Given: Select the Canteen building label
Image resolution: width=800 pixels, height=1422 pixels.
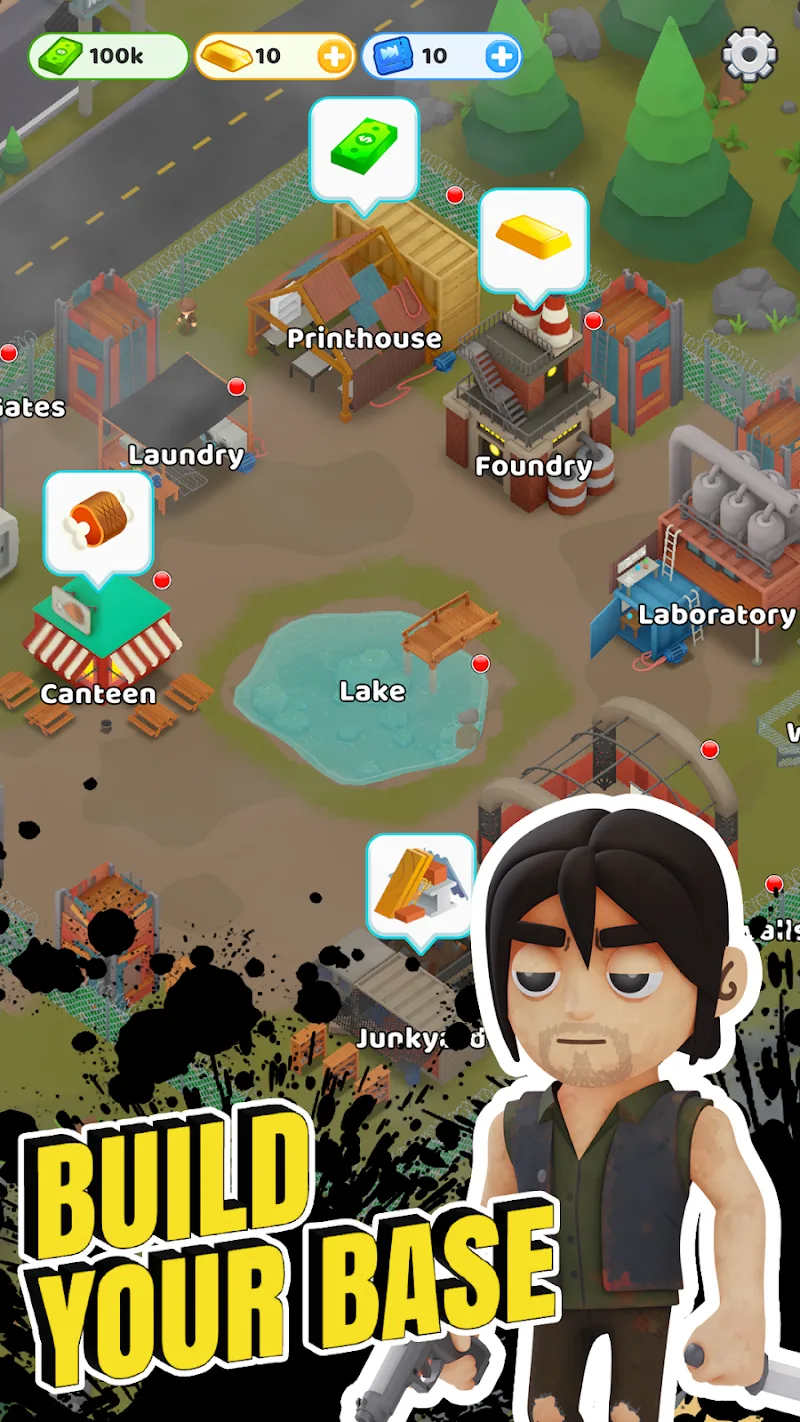Looking at the screenshot, I should pos(98,694).
